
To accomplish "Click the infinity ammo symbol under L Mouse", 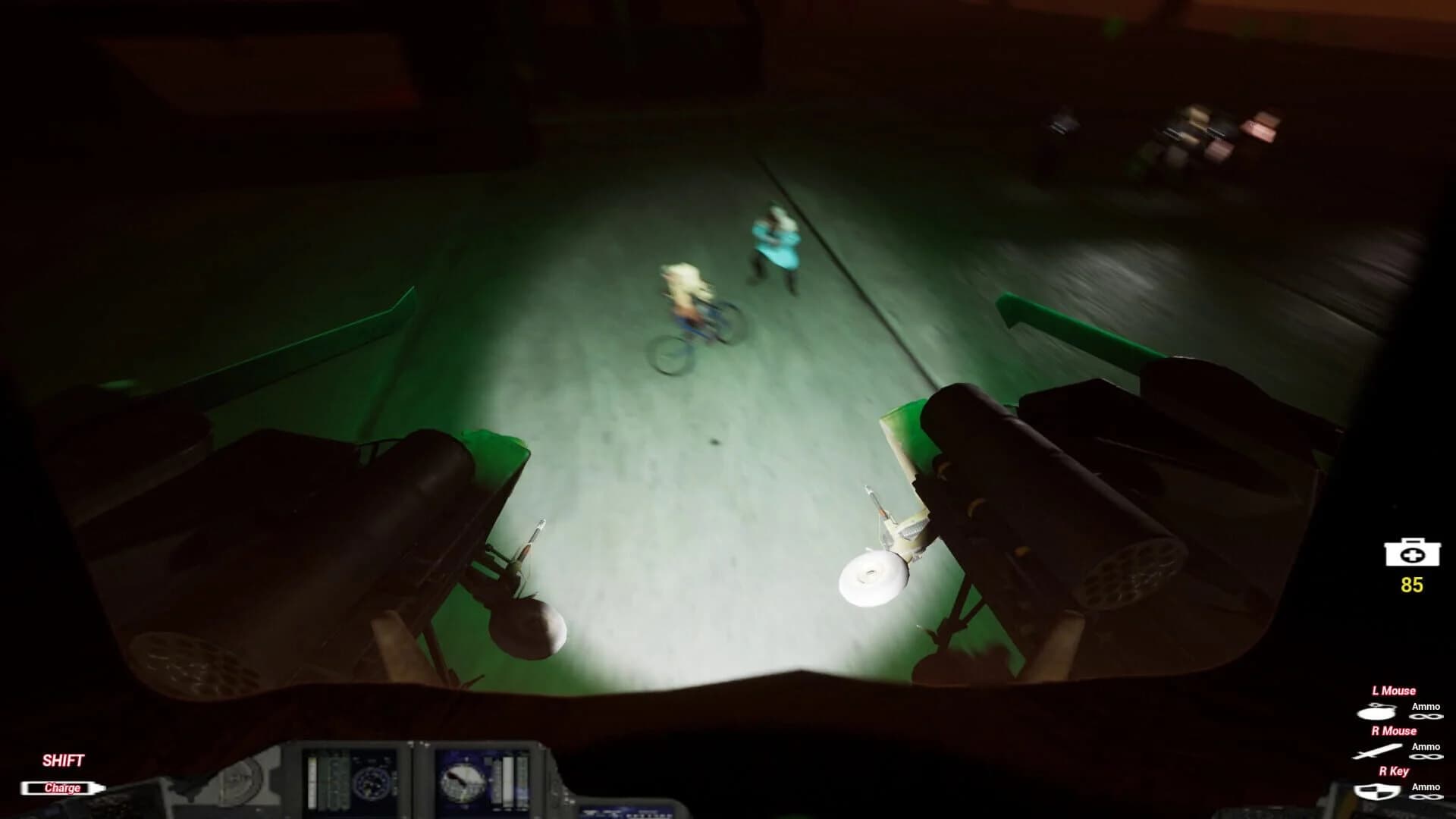I will pyautogui.click(x=1426, y=717).
